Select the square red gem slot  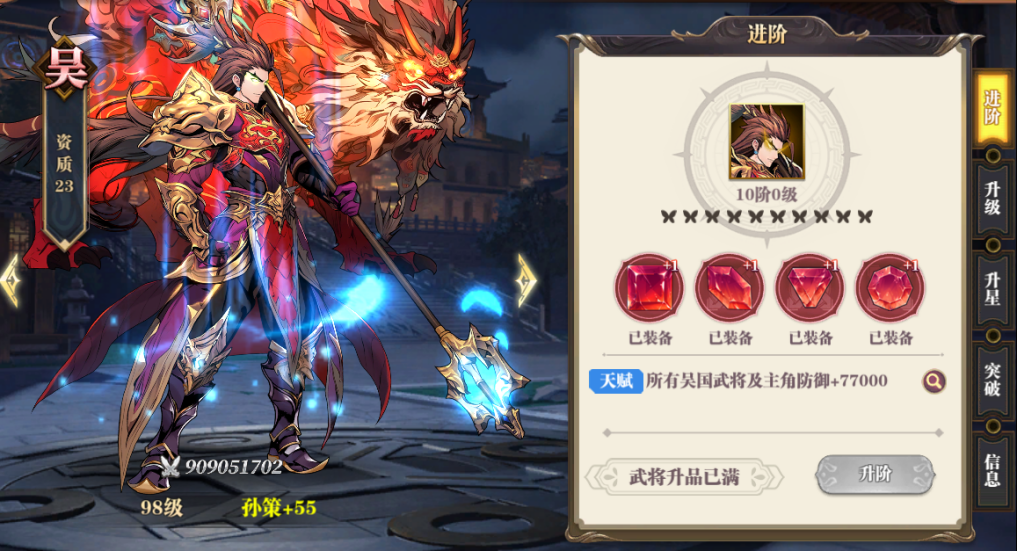648,287
